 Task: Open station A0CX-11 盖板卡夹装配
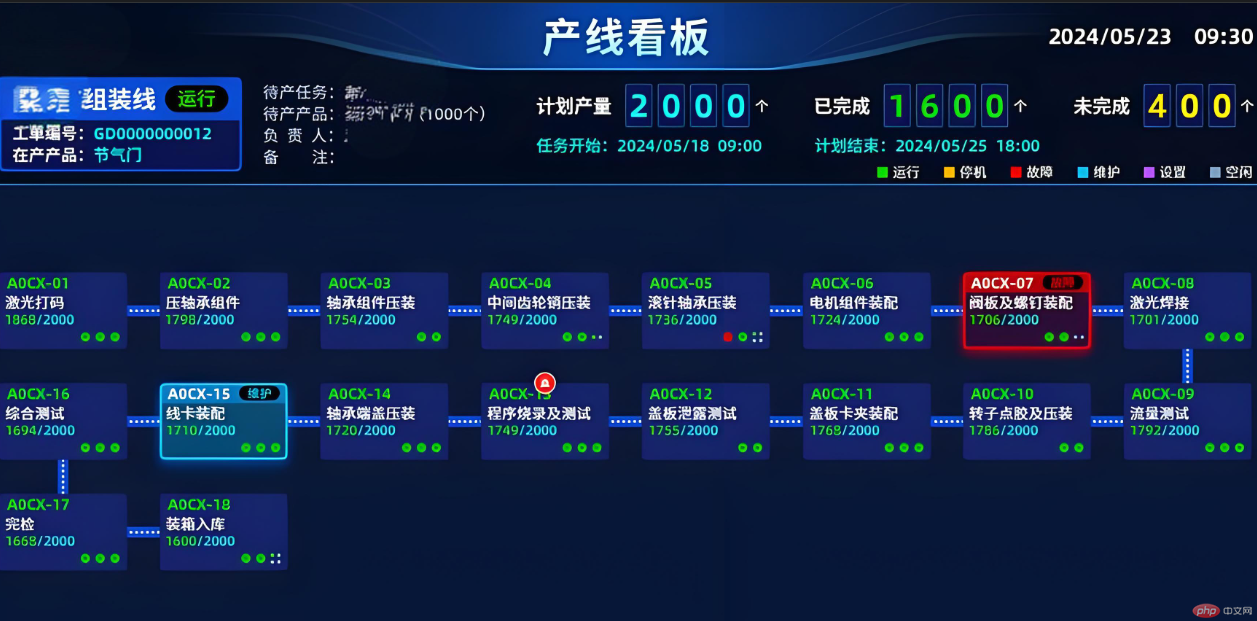[866, 421]
